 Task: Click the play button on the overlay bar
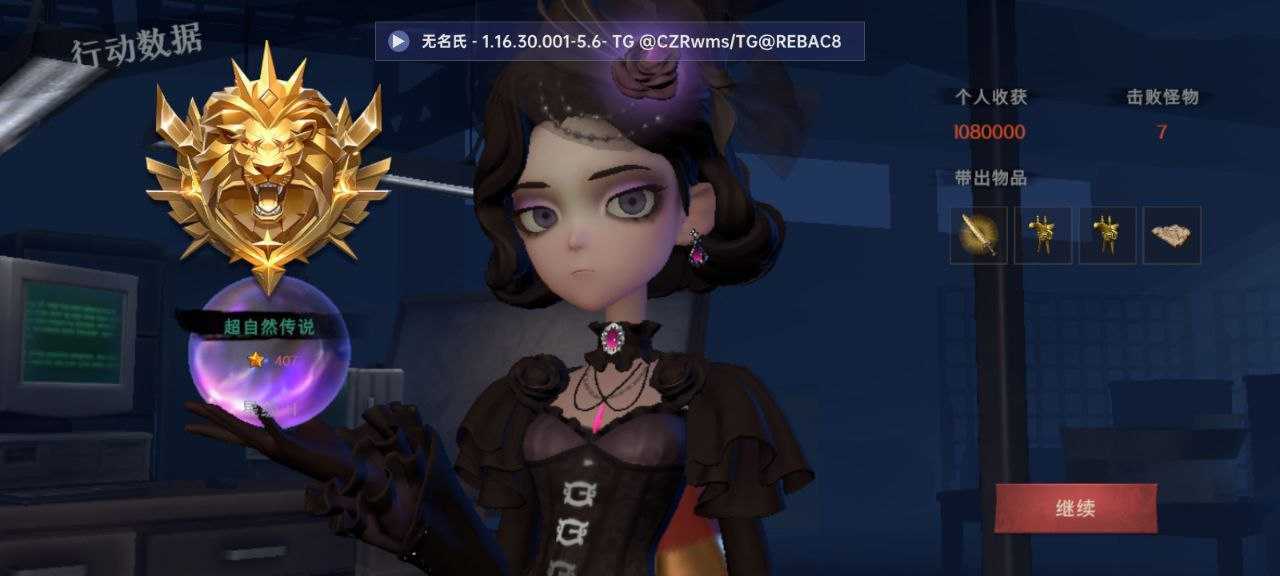pyautogui.click(x=399, y=41)
